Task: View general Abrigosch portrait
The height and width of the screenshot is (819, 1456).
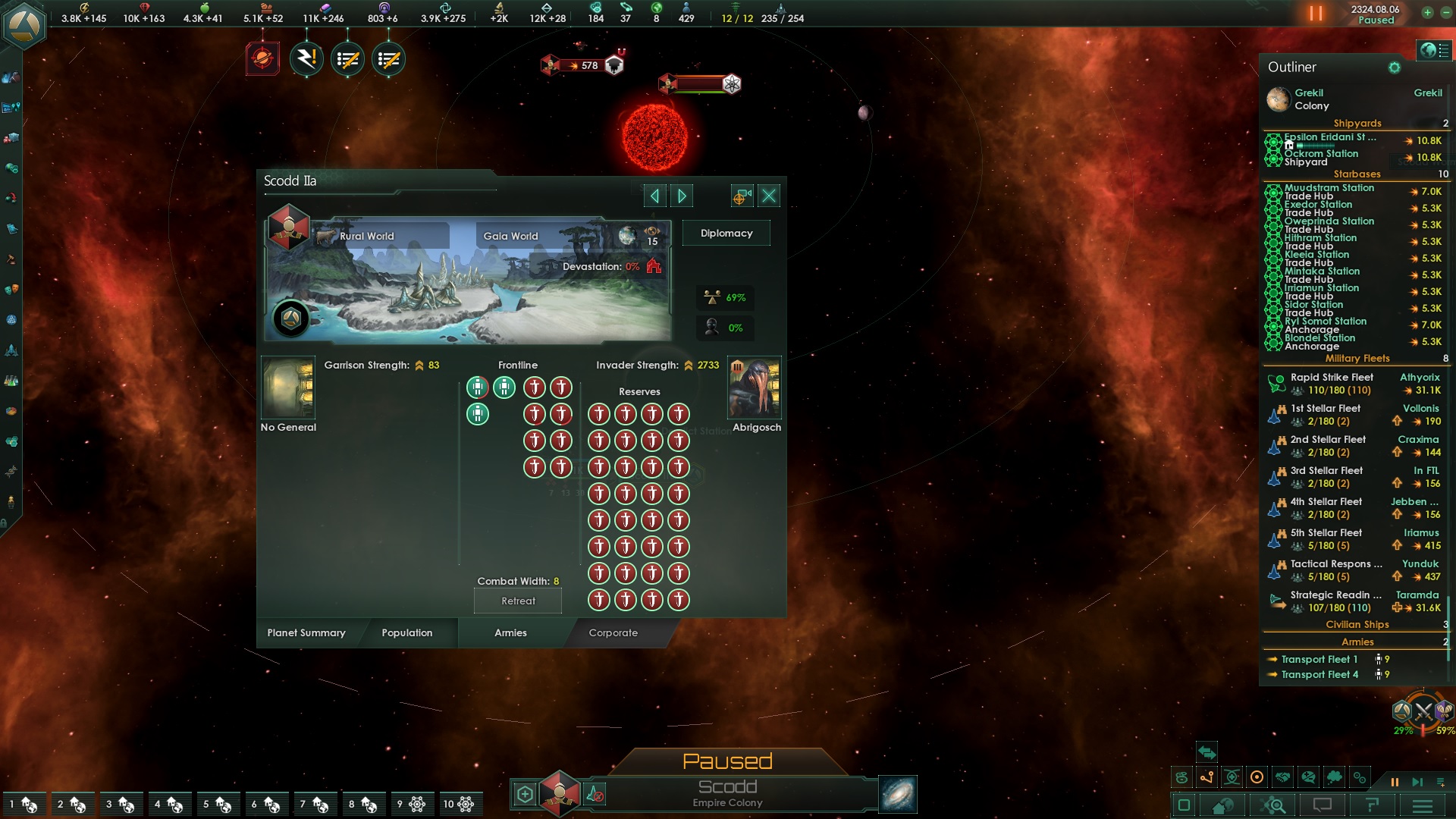Action: coord(755,388)
